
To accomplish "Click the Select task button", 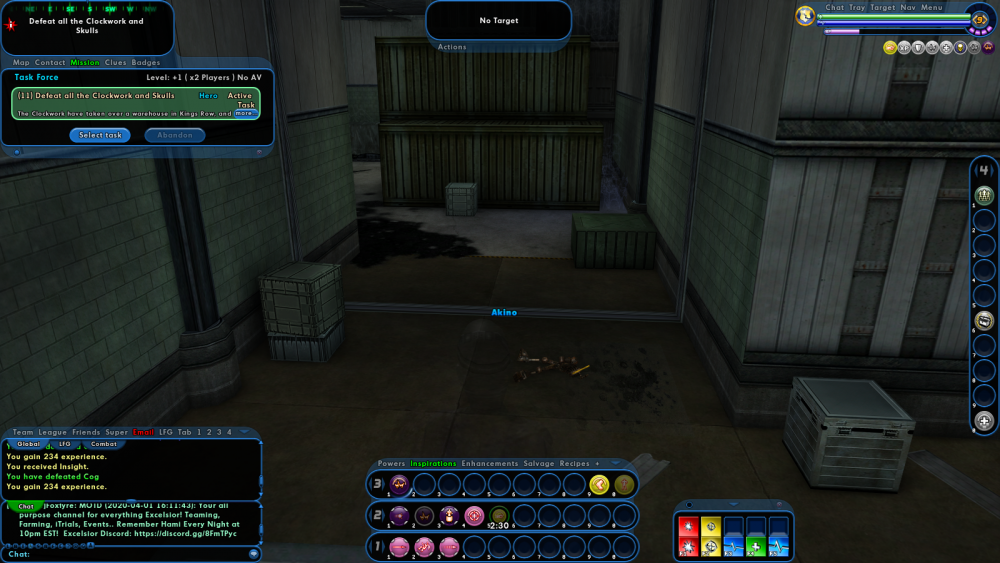I will 100,135.
